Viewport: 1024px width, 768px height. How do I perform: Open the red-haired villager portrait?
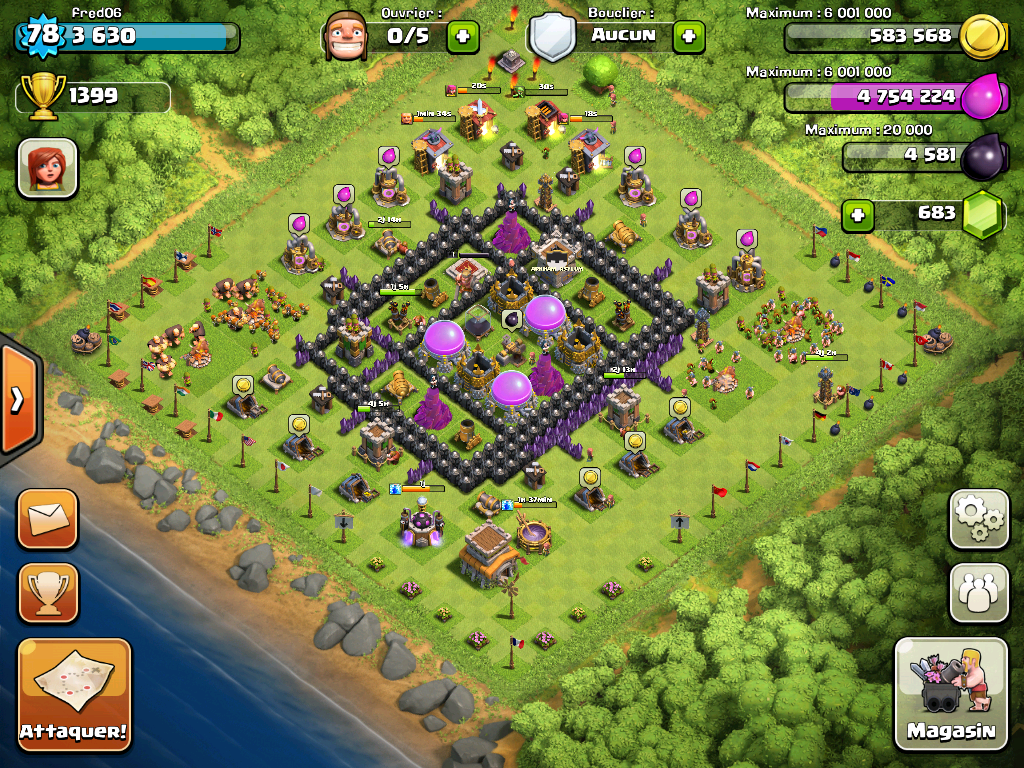click(x=47, y=168)
